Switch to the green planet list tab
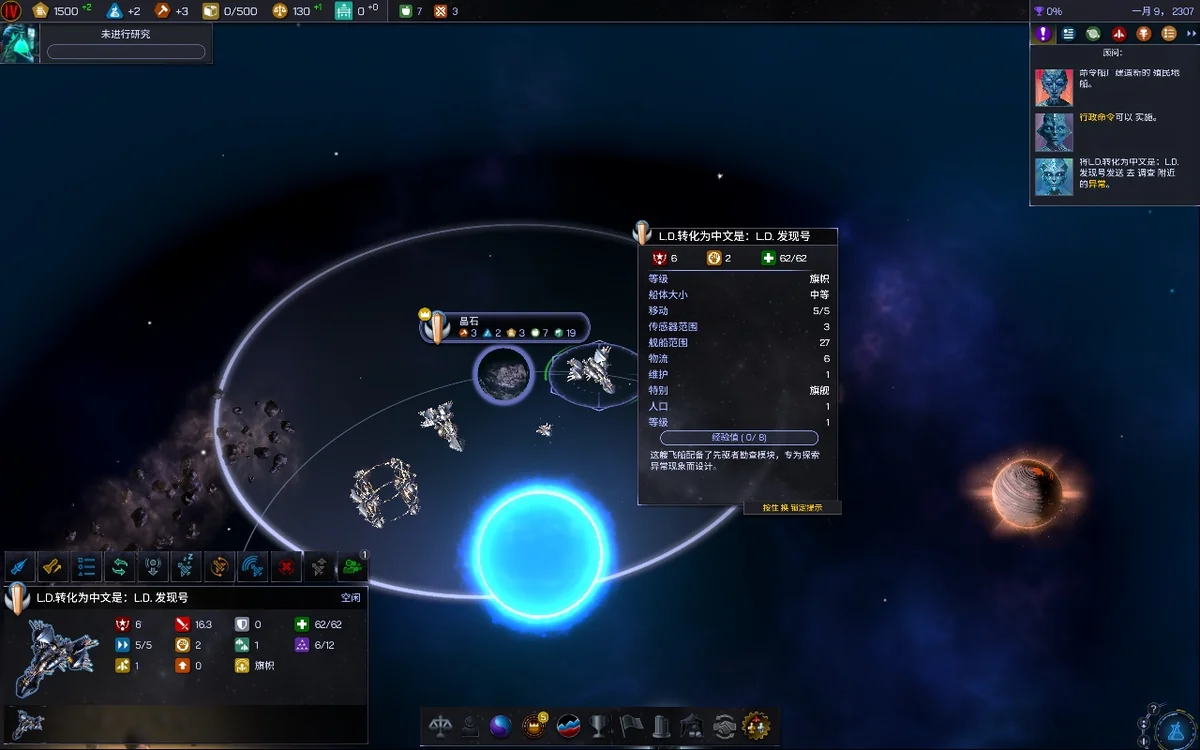This screenshot has height=750, width=1200. pos(1094,33)
